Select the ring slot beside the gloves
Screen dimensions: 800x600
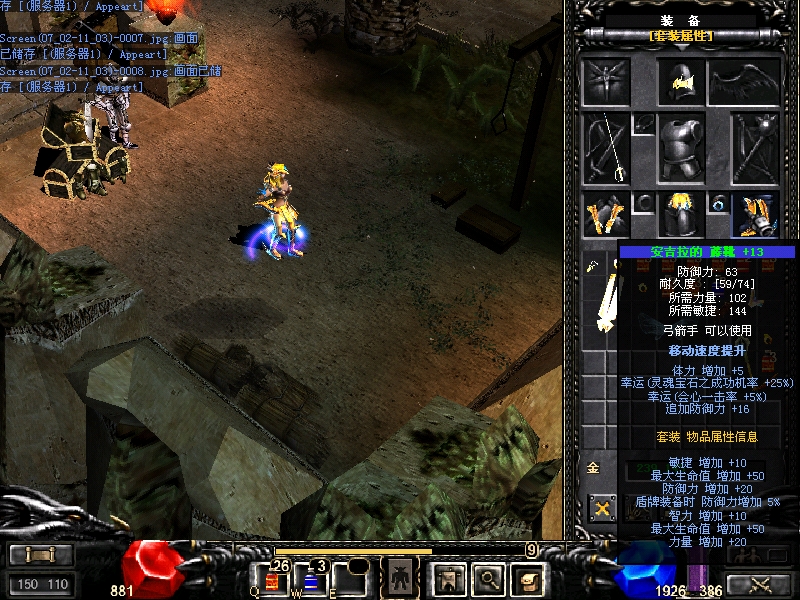tap(644, 204)
